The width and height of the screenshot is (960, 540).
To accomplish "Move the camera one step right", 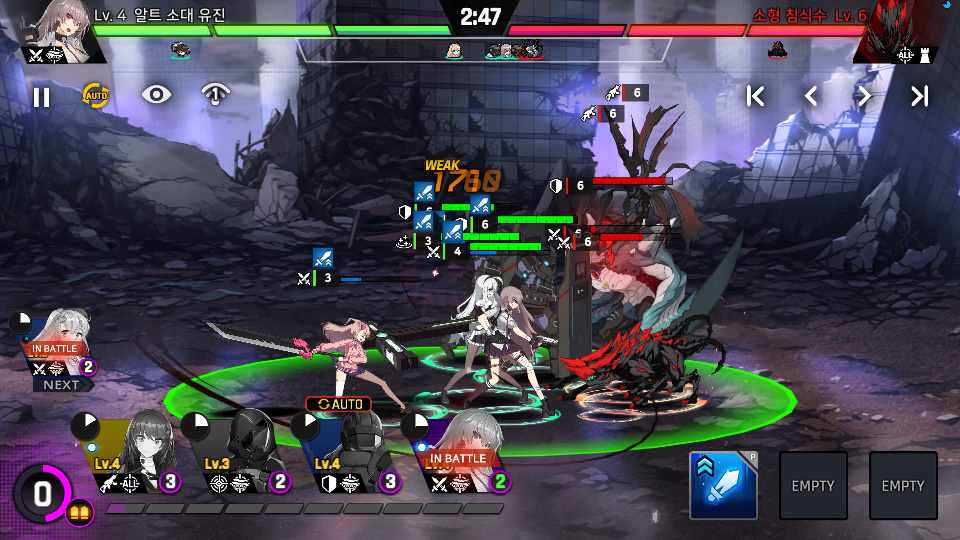I will [865, 96].
